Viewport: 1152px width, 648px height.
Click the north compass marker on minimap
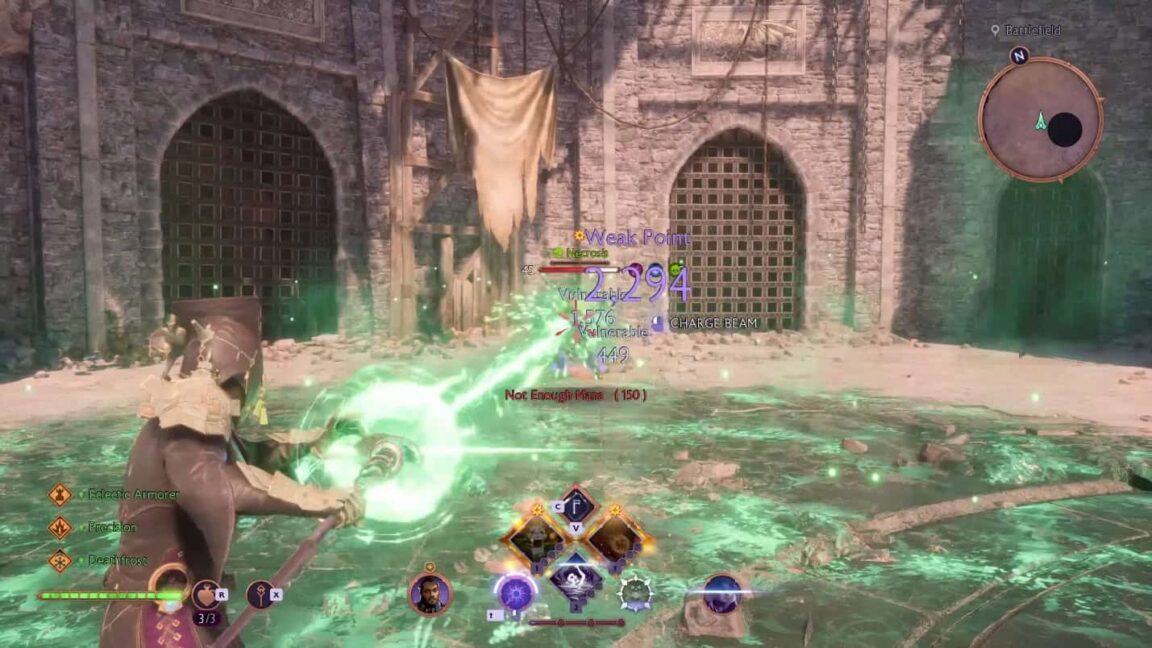(1019, 56)
